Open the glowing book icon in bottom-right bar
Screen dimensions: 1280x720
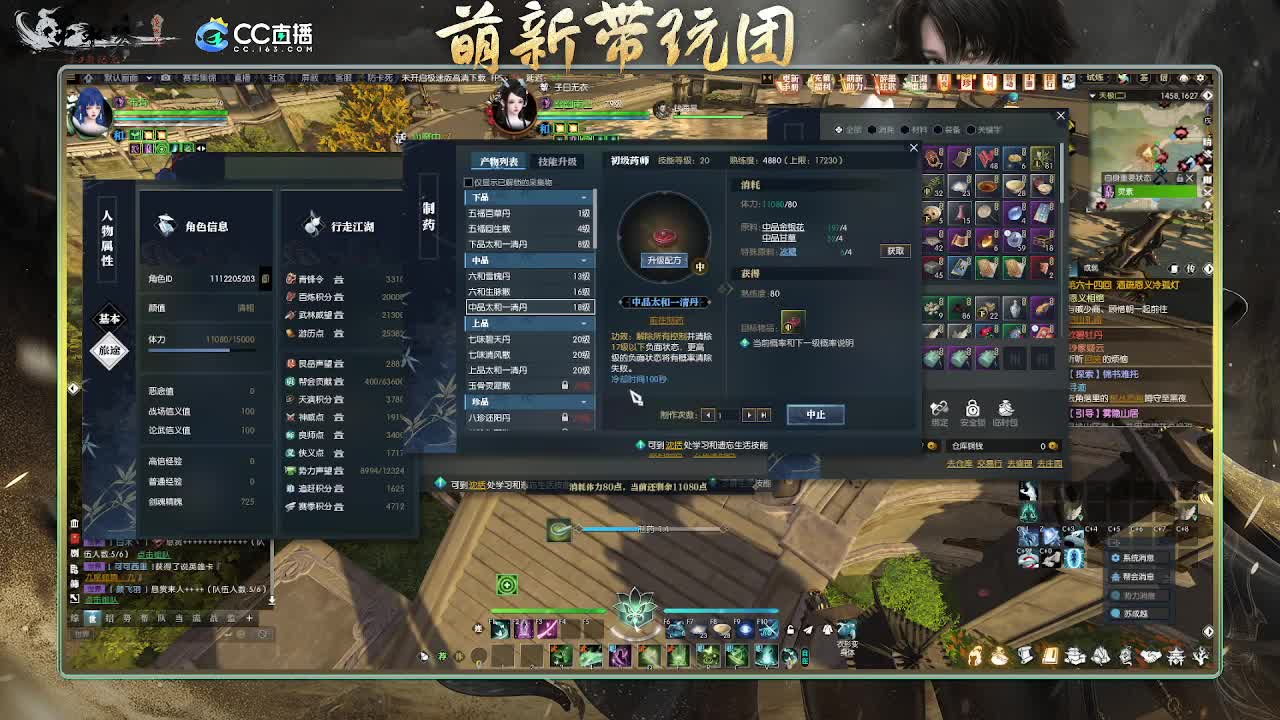[x=1049, y=655]
